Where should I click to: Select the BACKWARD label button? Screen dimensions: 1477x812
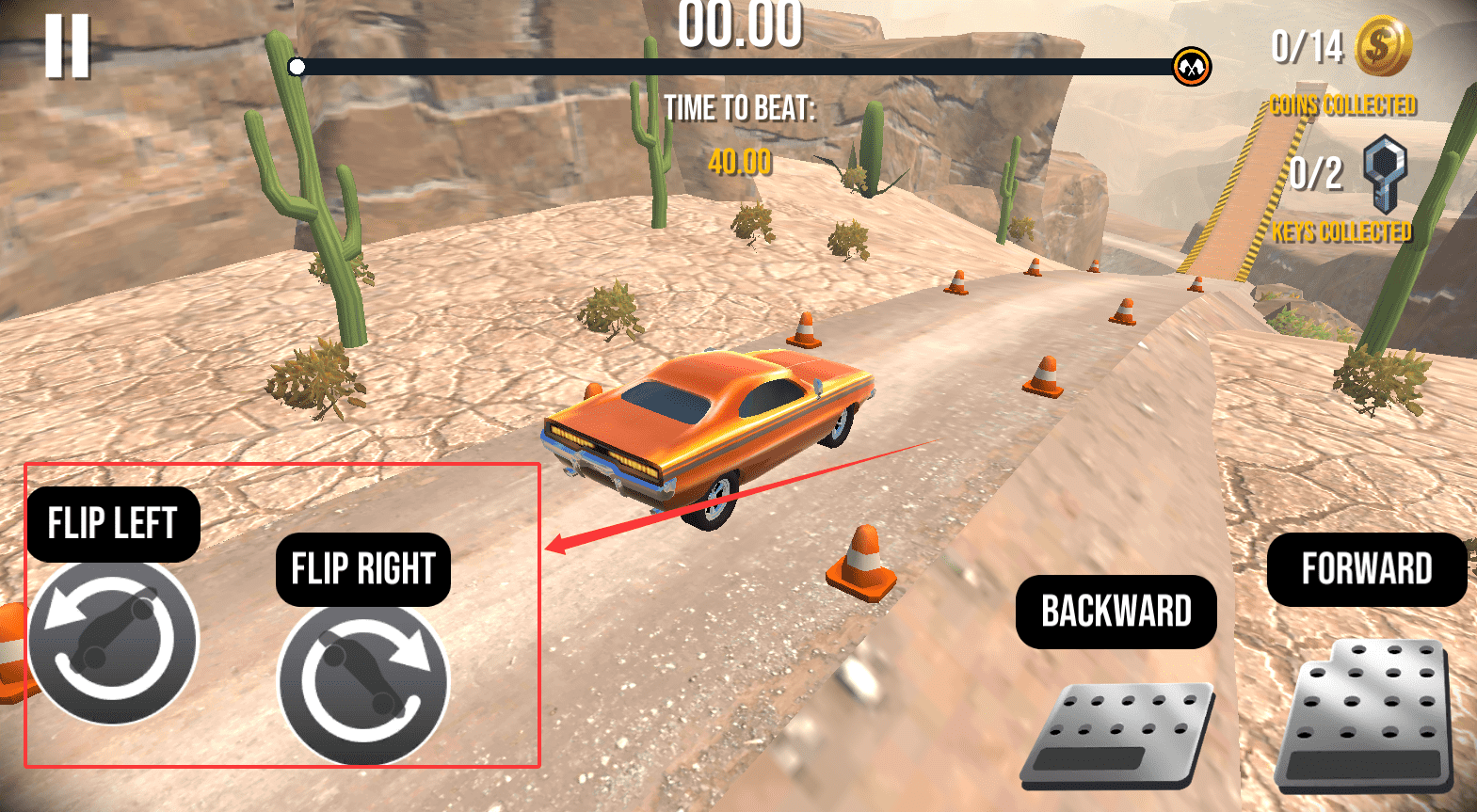[1116, 611]
